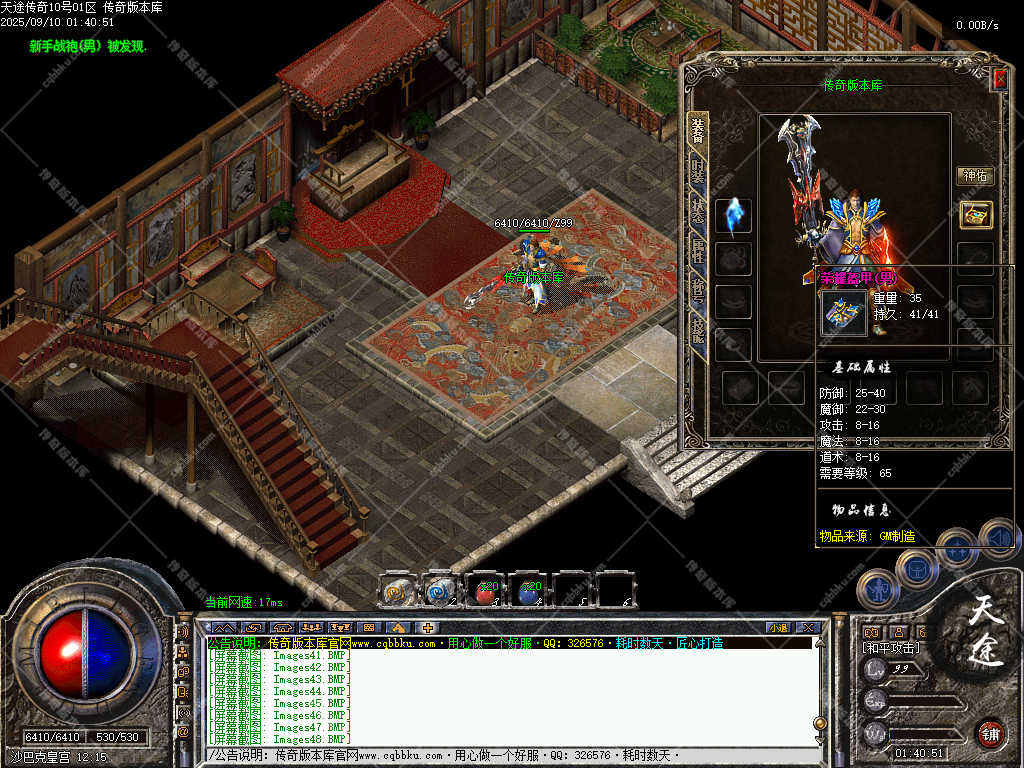This screenshot has width=1024, height=768.
Task: Open the character round blue button
Action: click(x=876, y=588)
